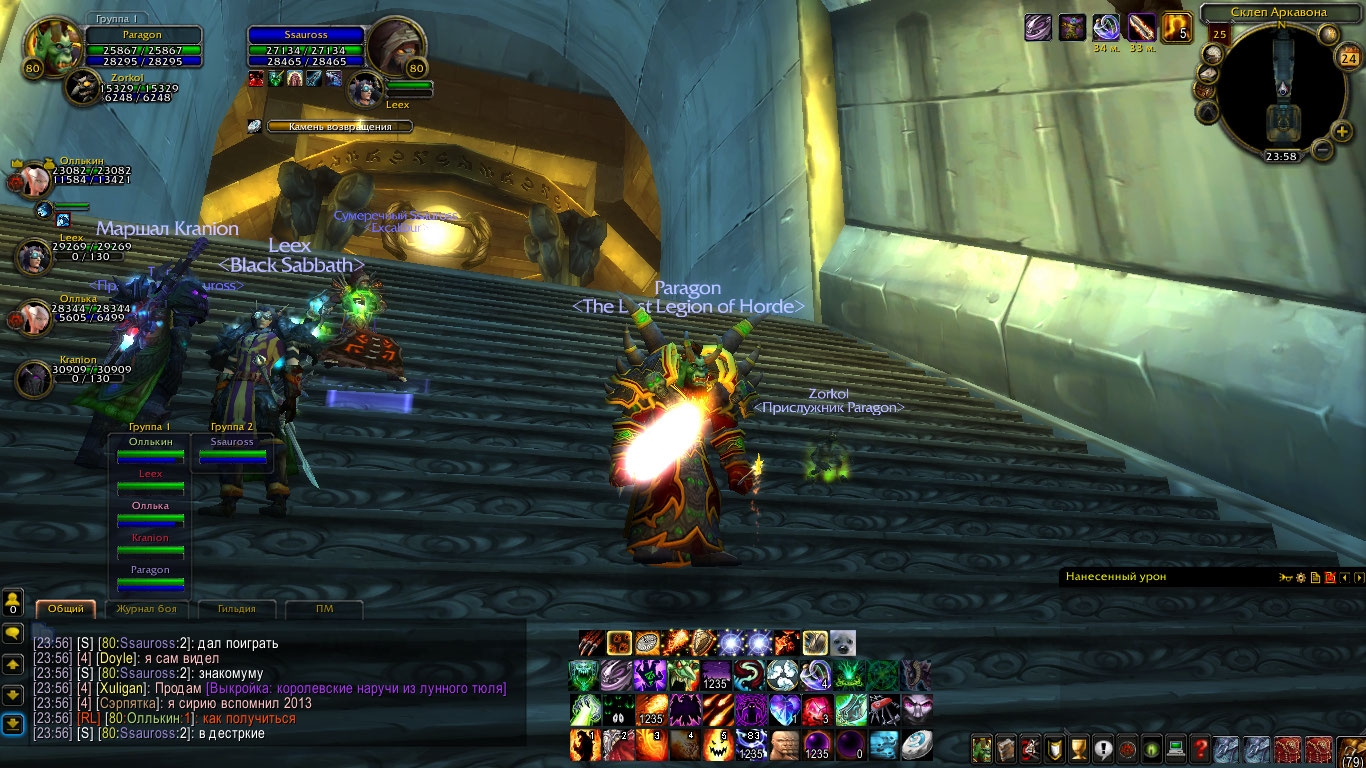1366x768 pixels.
Task: Select pet Zorkol's portrait
Action: pyautogui.click(x=83, y=88)
